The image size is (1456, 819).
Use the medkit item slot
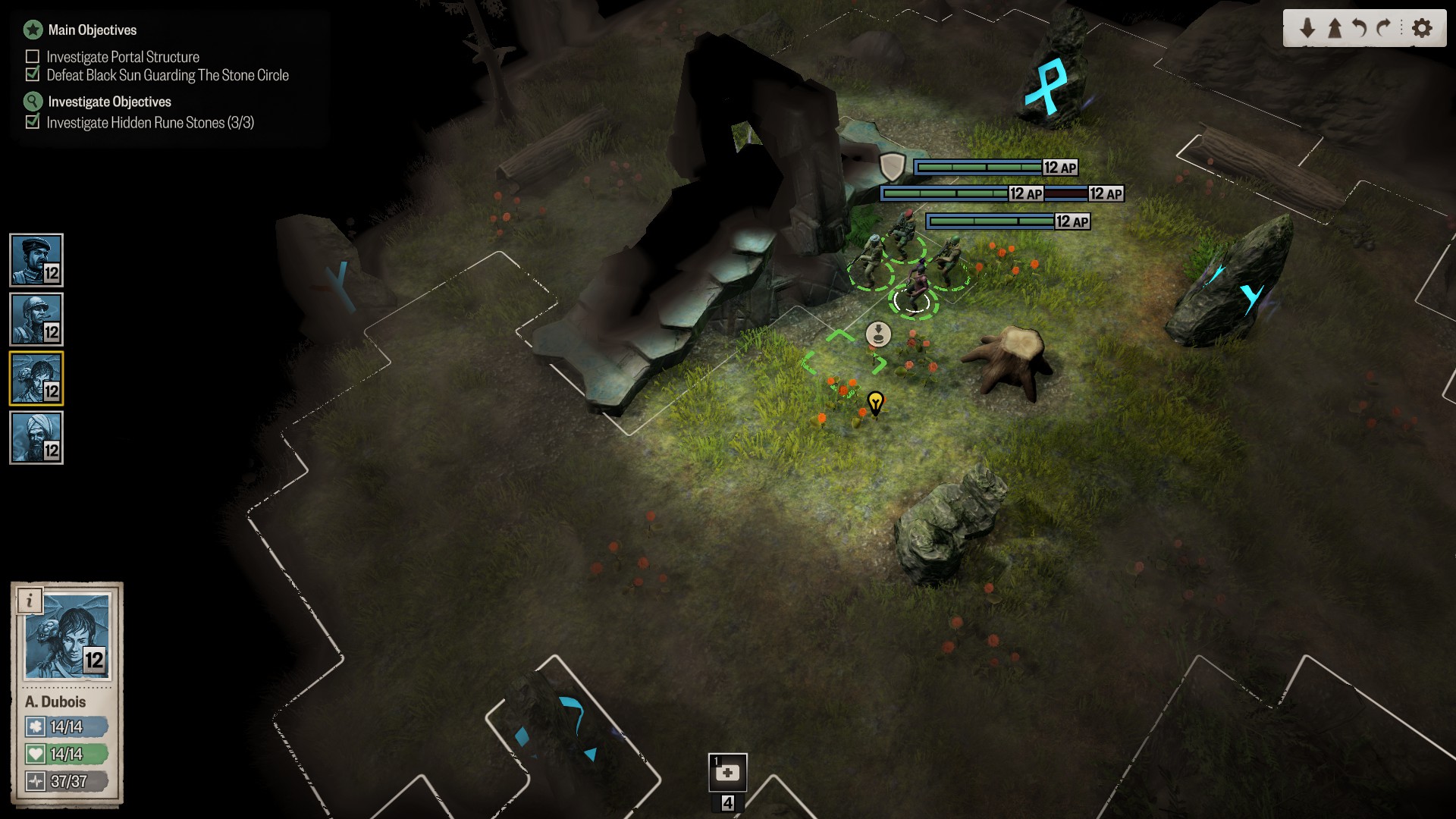click(727, 773)
